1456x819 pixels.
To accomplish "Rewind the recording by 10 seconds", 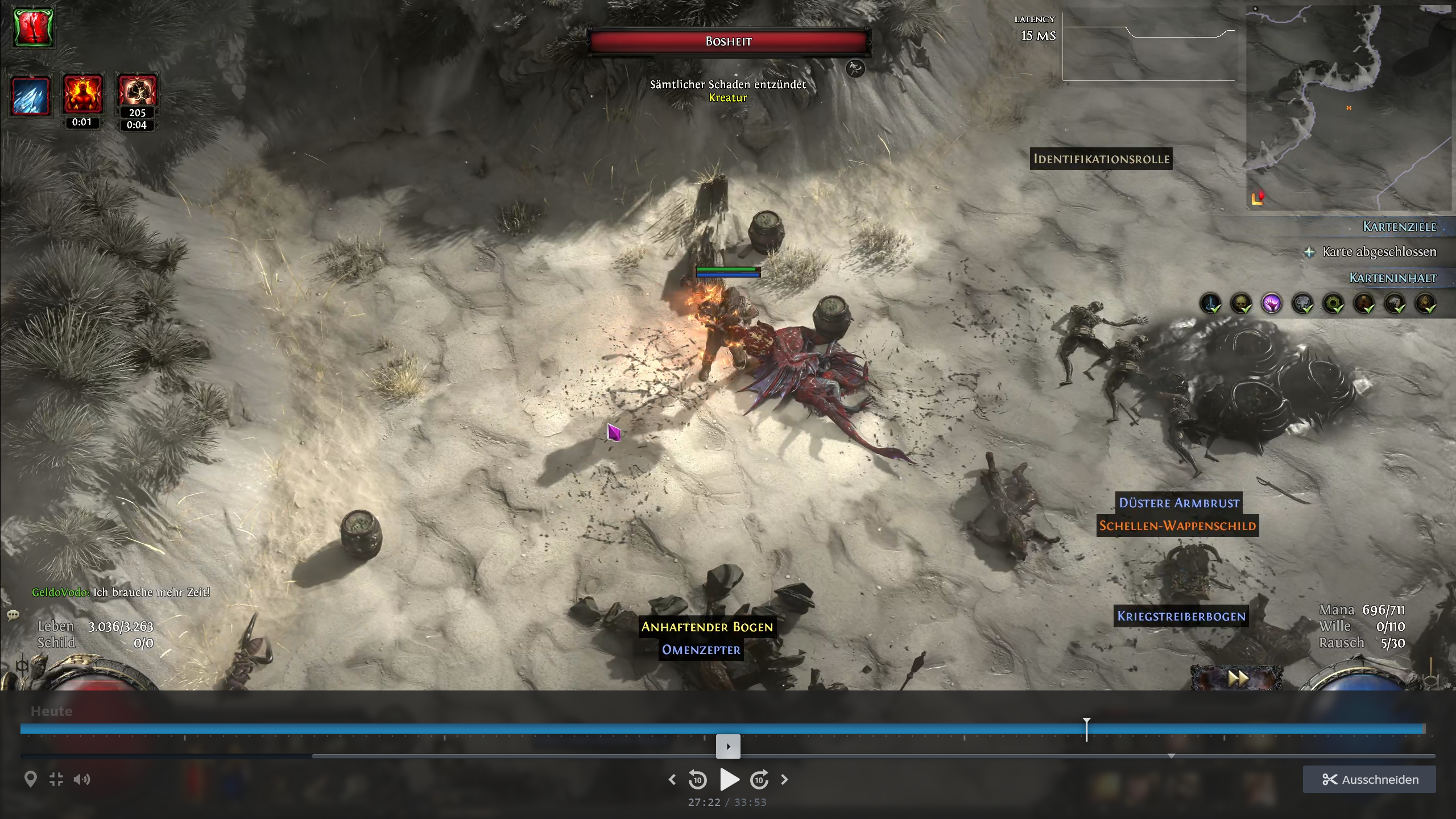I will 698,779.
